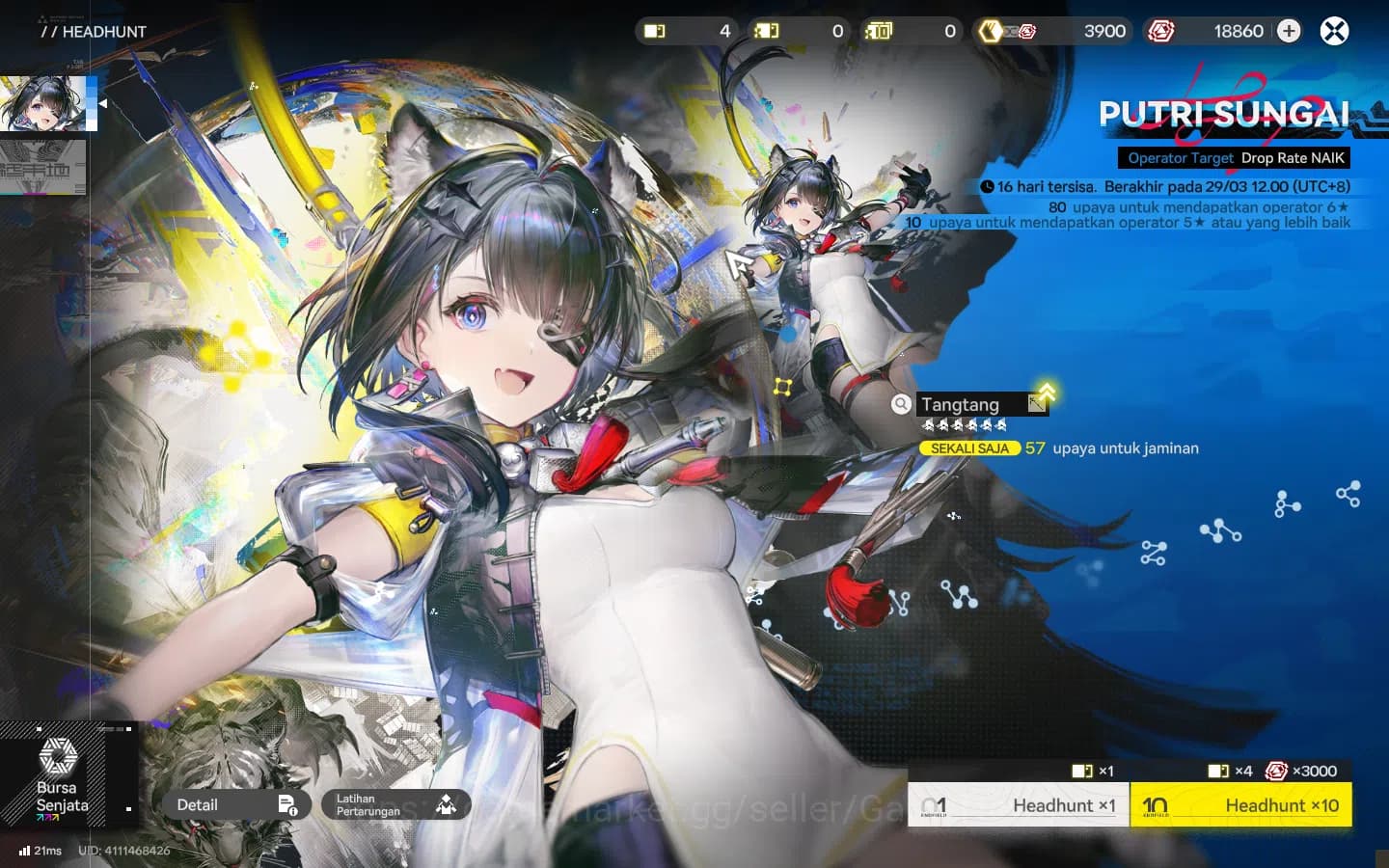Click the document info icon on Detail button
This screenshot has height=868, width=1389.
(289, 804)
